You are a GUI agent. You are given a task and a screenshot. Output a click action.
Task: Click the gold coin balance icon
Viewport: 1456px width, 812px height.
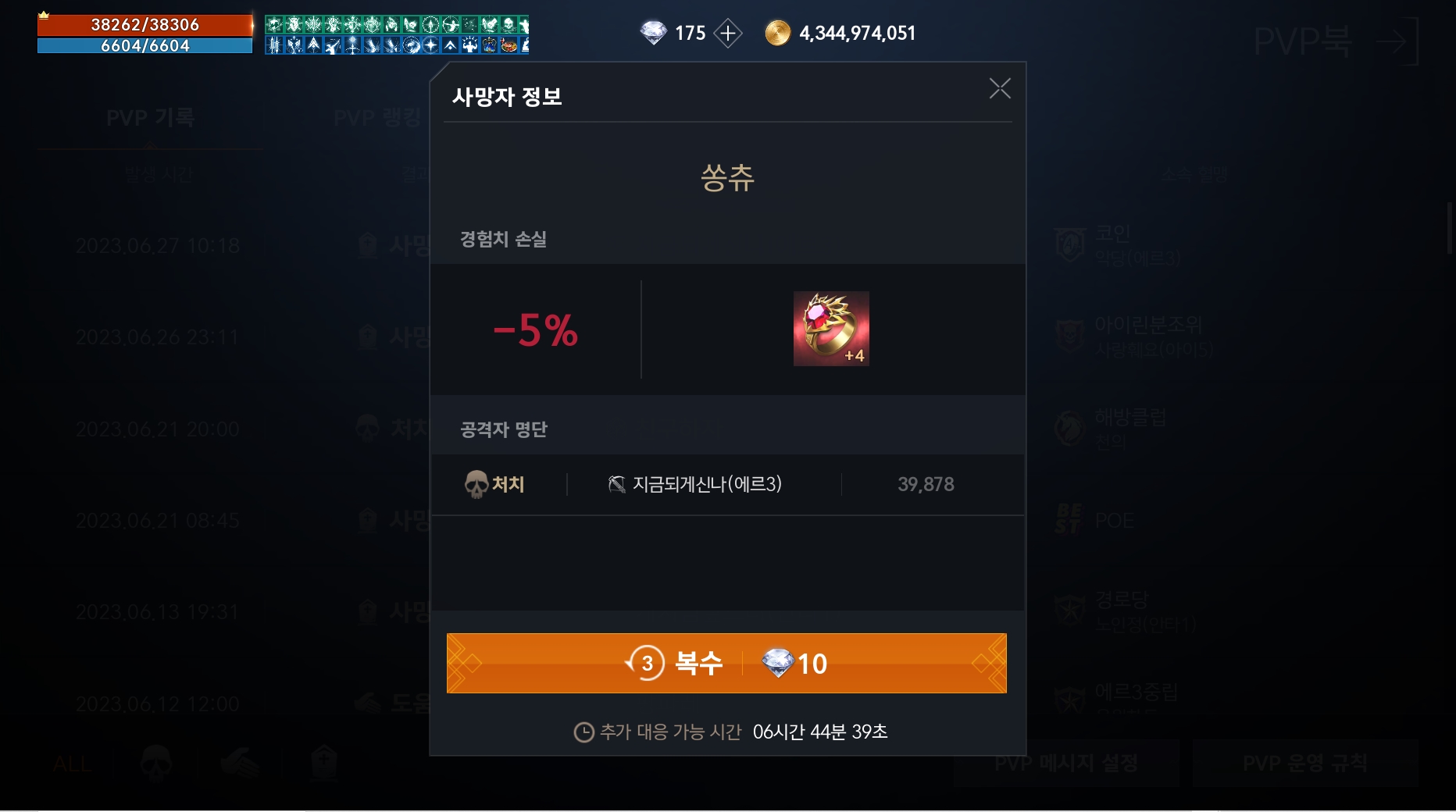[777, 32]
